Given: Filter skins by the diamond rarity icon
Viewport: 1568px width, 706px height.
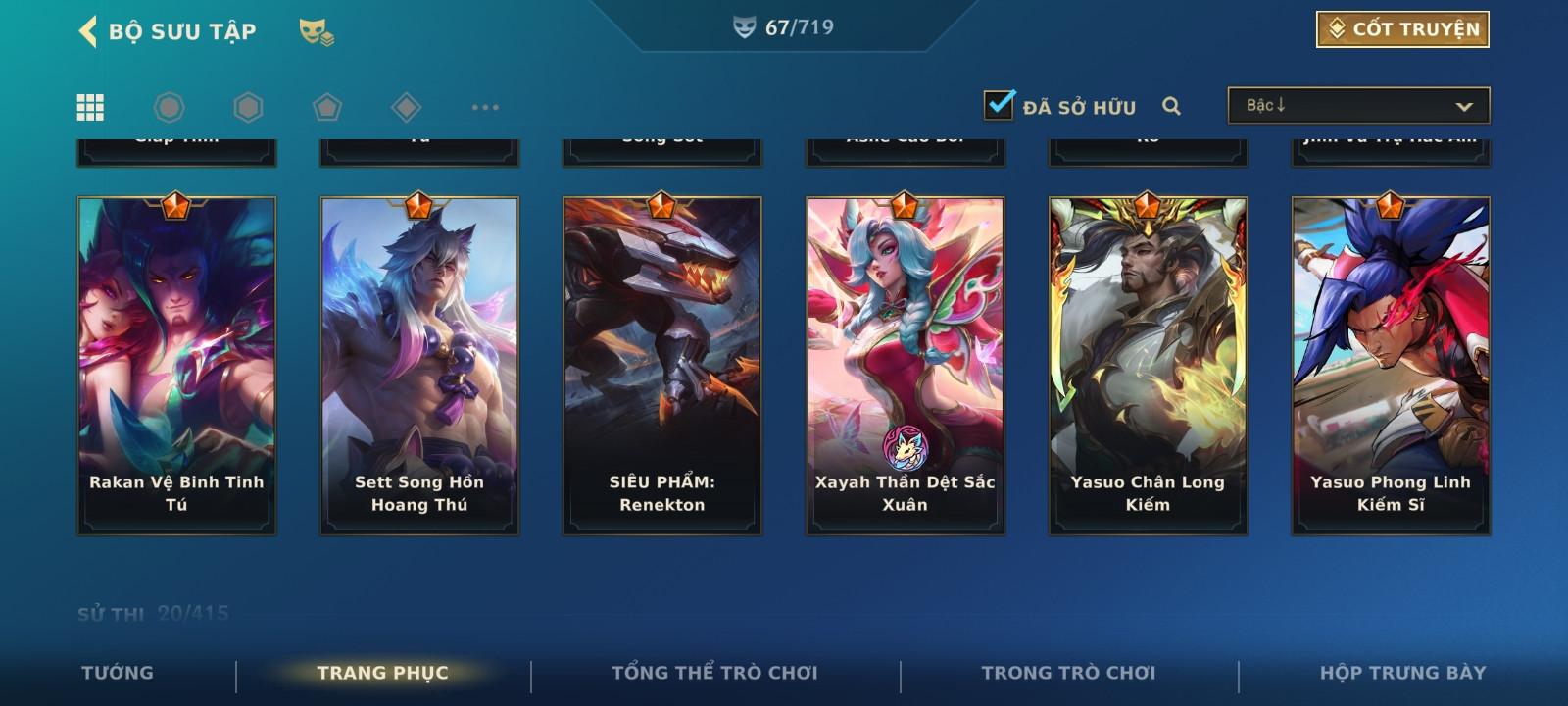Looking at the screenshot, I should 406,107.
